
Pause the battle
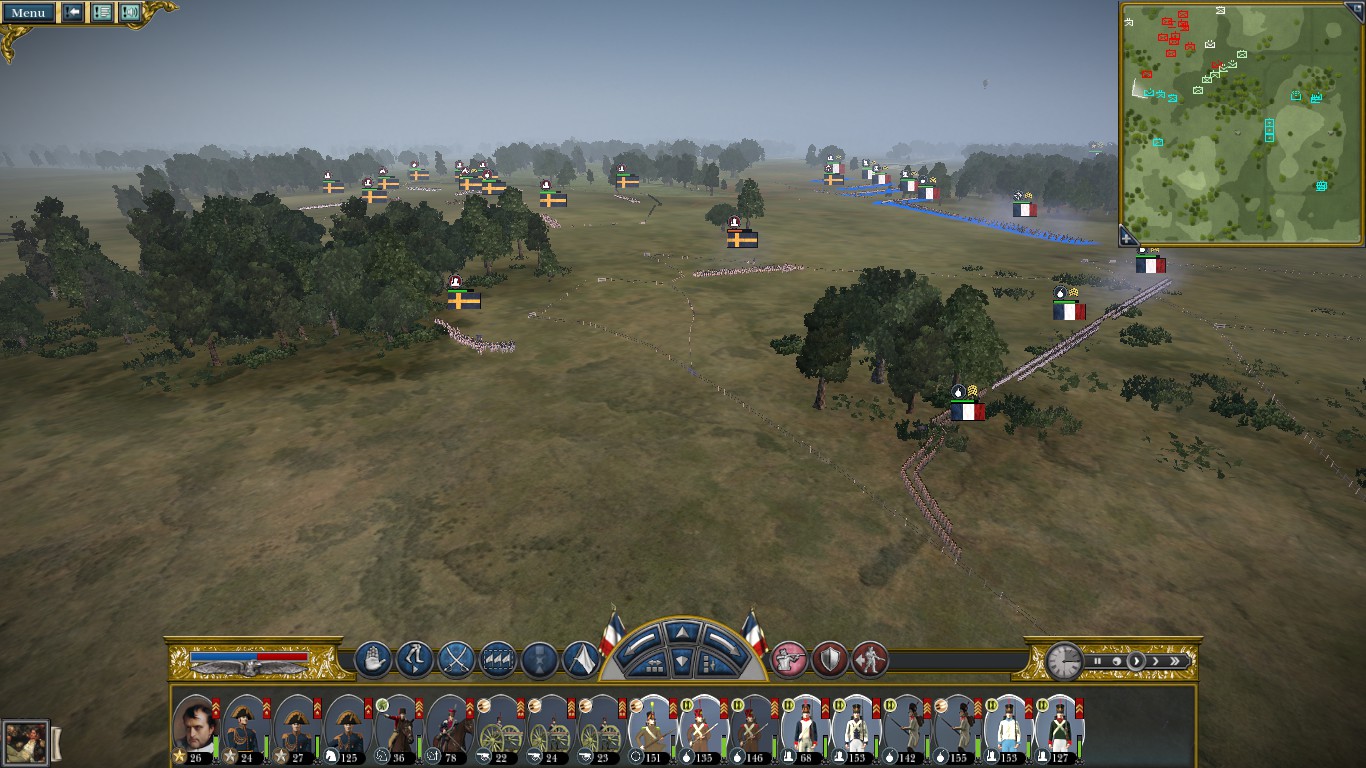click(1097, 661)
